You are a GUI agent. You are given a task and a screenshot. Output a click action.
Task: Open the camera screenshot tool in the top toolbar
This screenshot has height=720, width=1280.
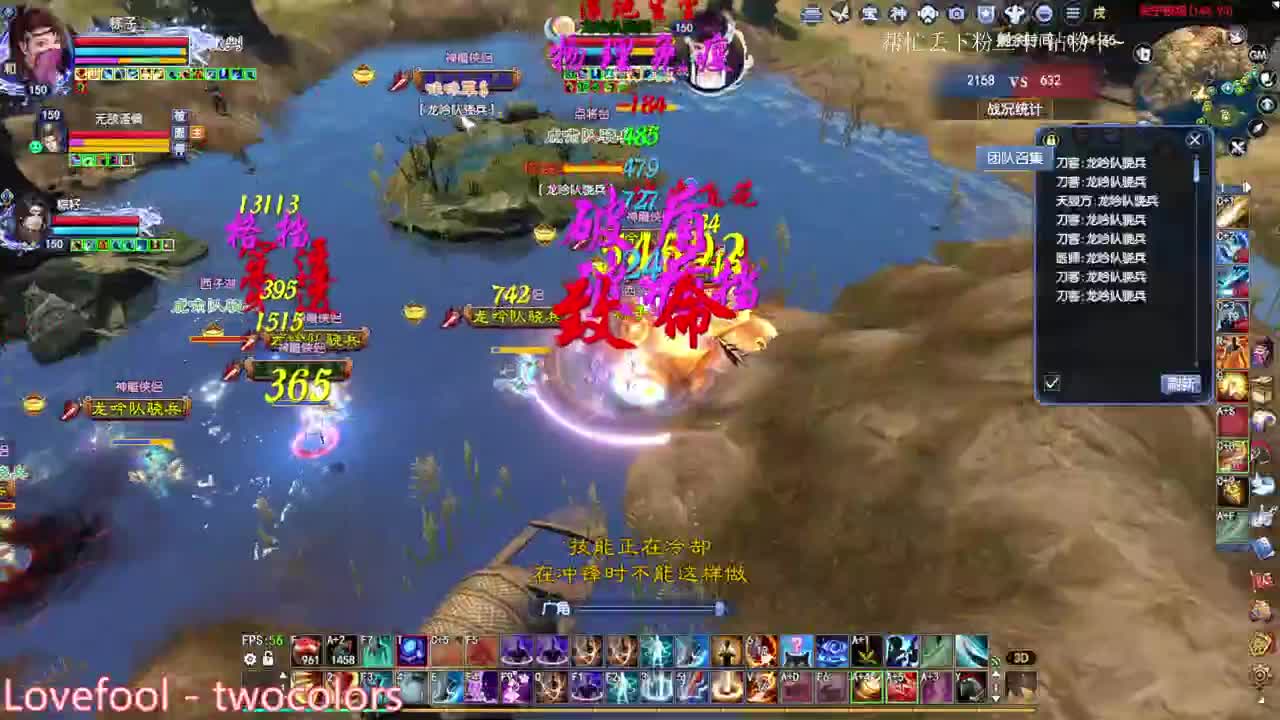(957, 15)
